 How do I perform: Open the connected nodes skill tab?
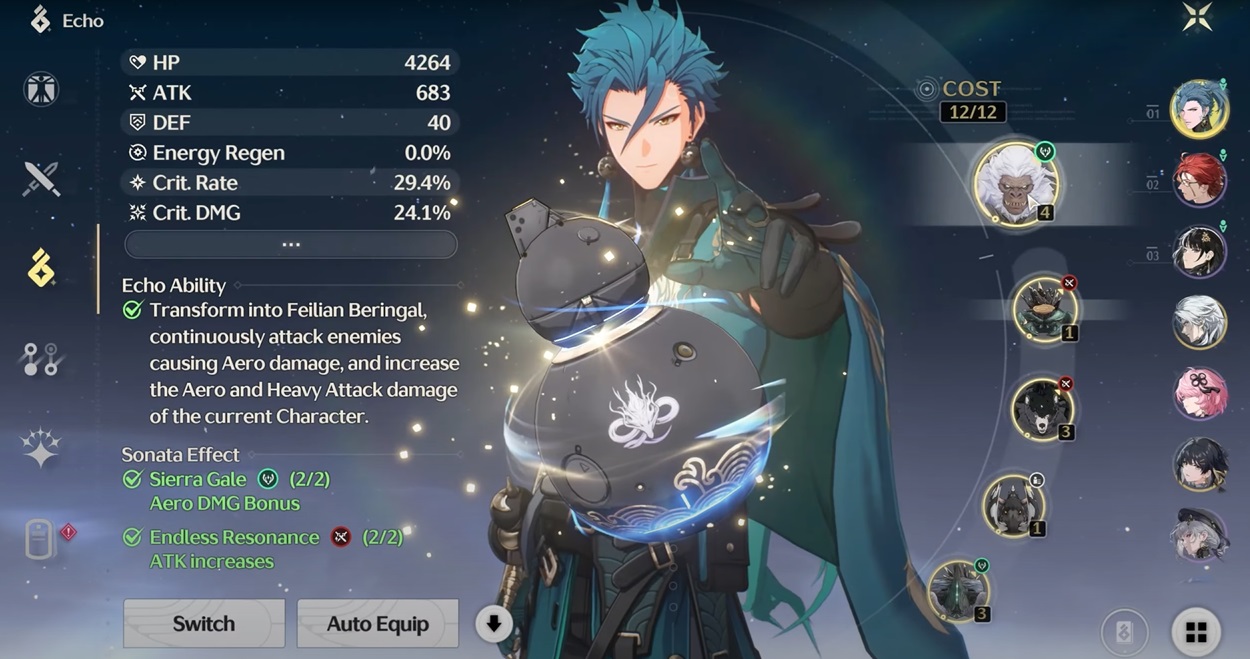pyautogui.click(x=42, y=359)
